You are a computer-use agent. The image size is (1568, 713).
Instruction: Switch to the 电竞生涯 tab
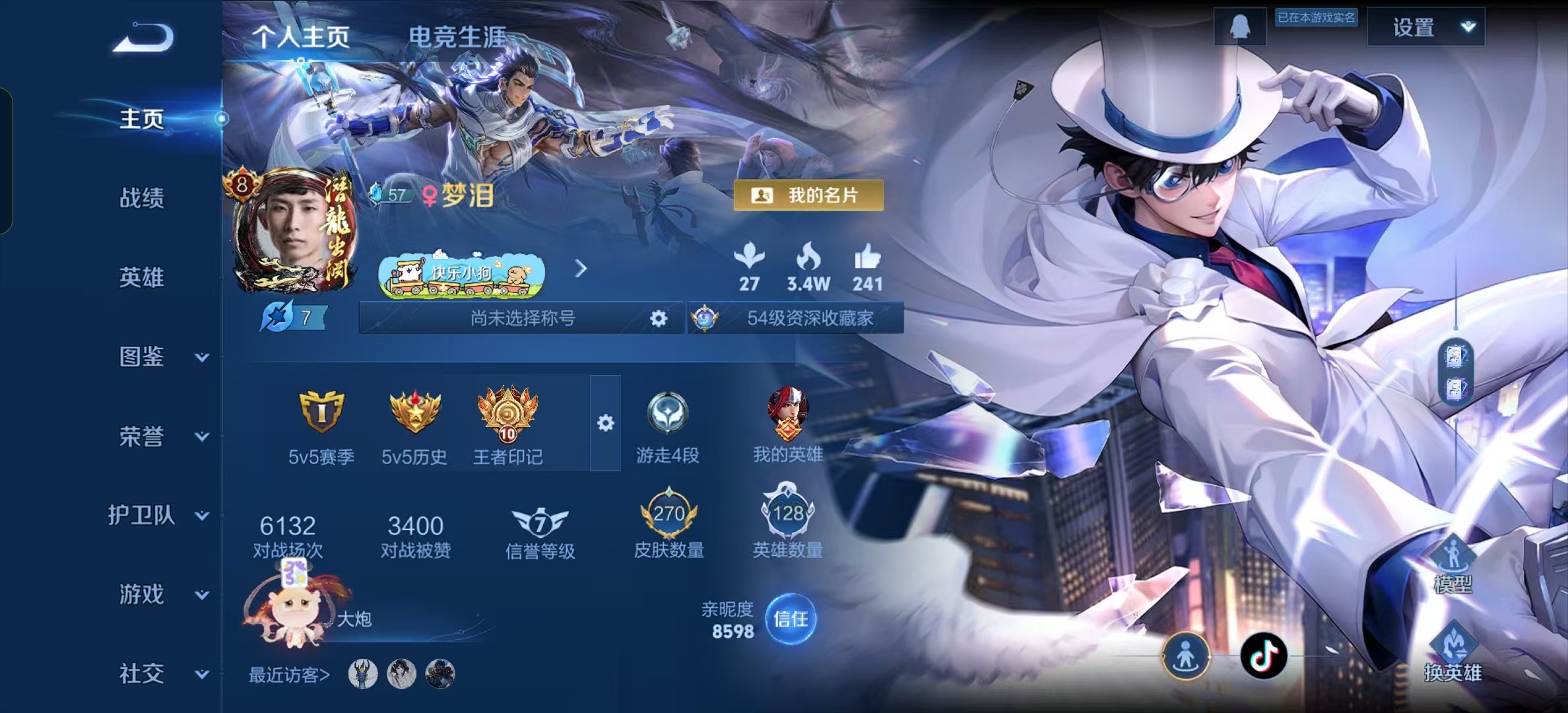tap(457, 37)
